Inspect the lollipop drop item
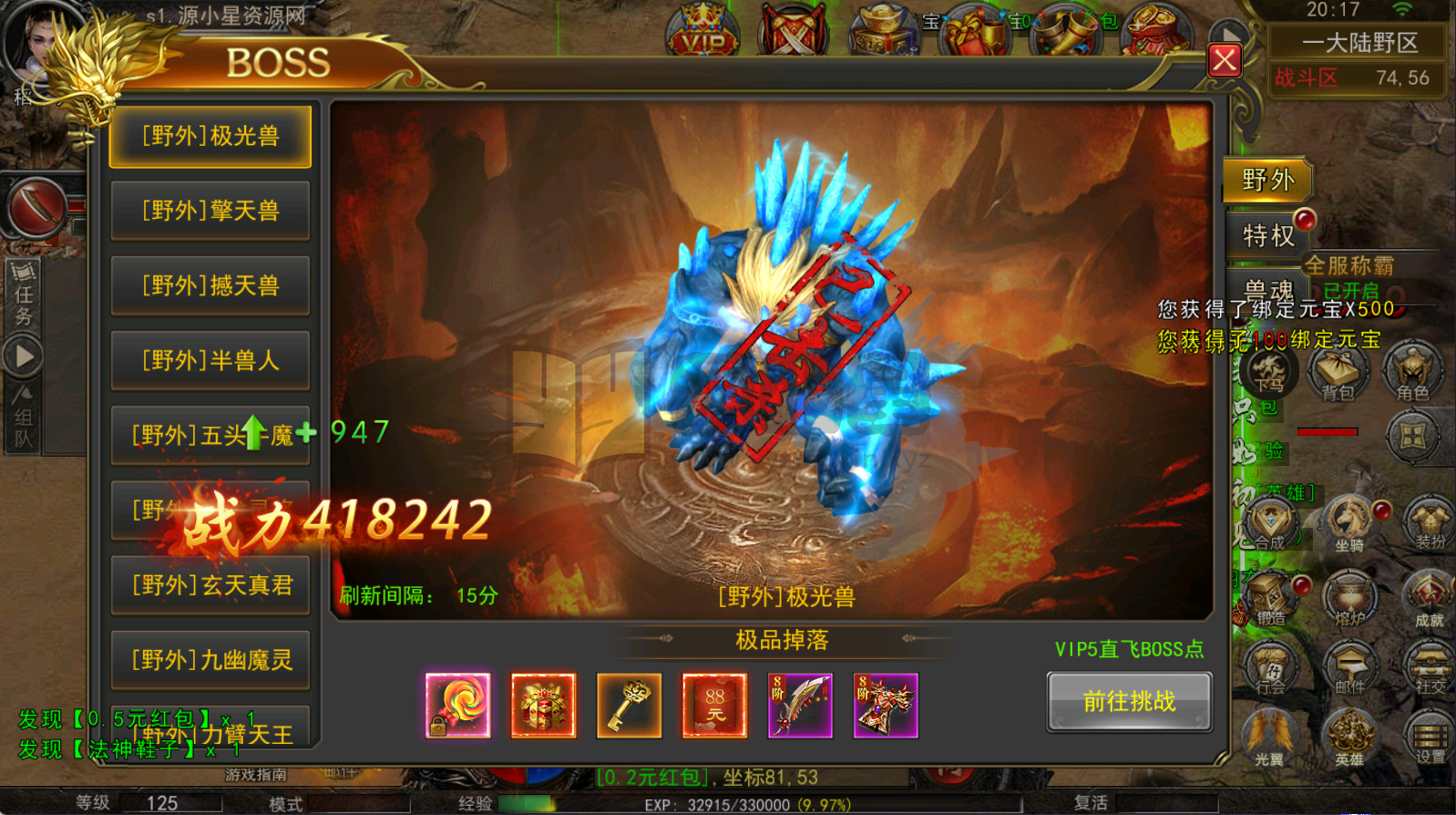This screenshot has height=815, width=1456. [x=457, y=706]
